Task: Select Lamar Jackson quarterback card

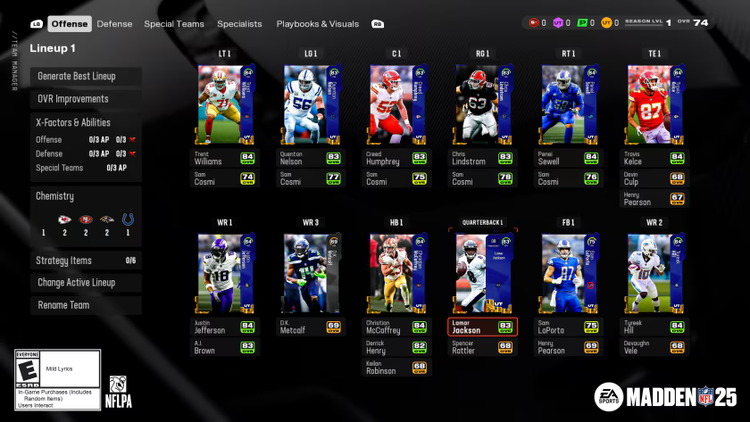Action: (483, 275)
